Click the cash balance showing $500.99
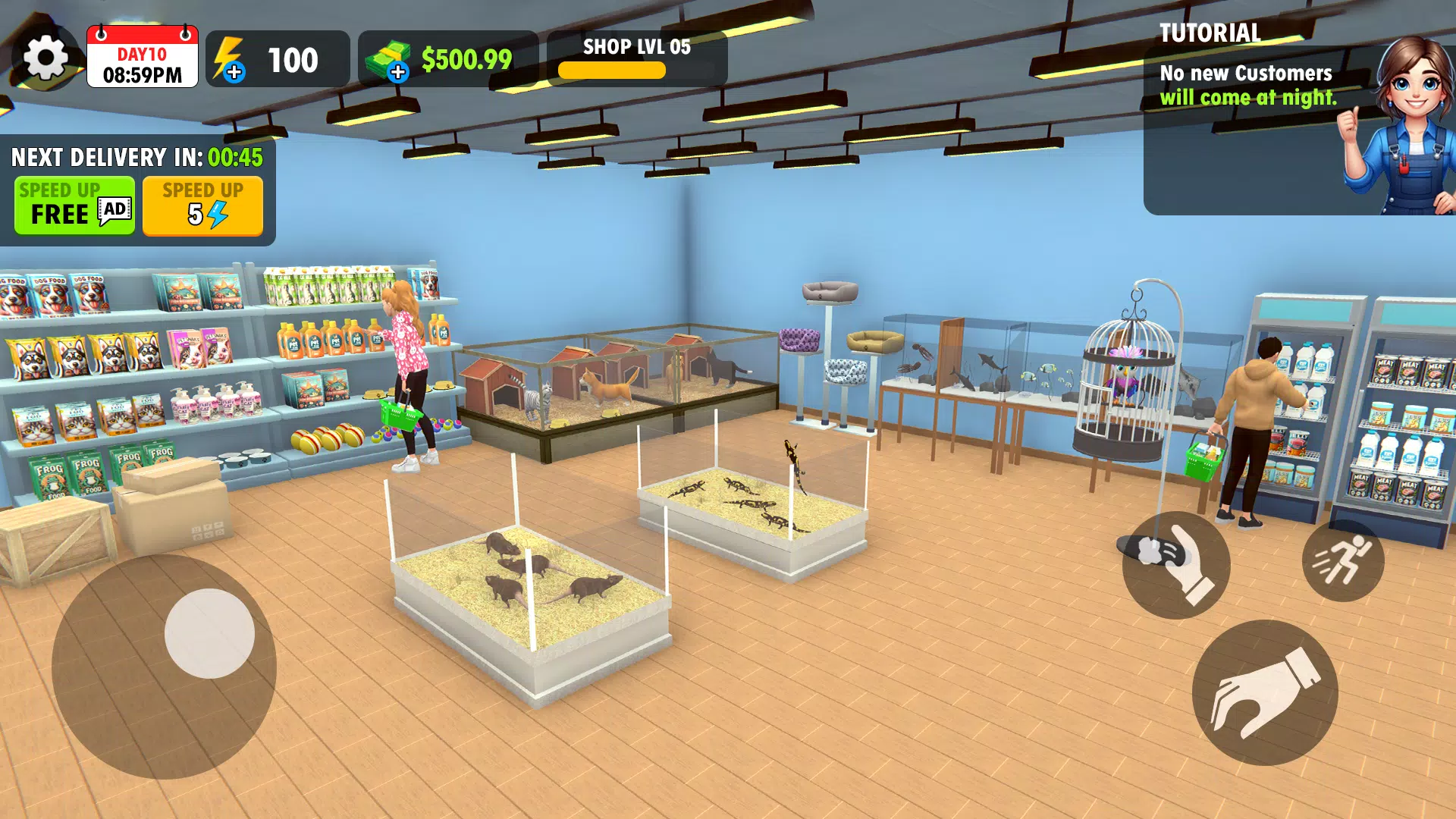 tap(465, 58)
